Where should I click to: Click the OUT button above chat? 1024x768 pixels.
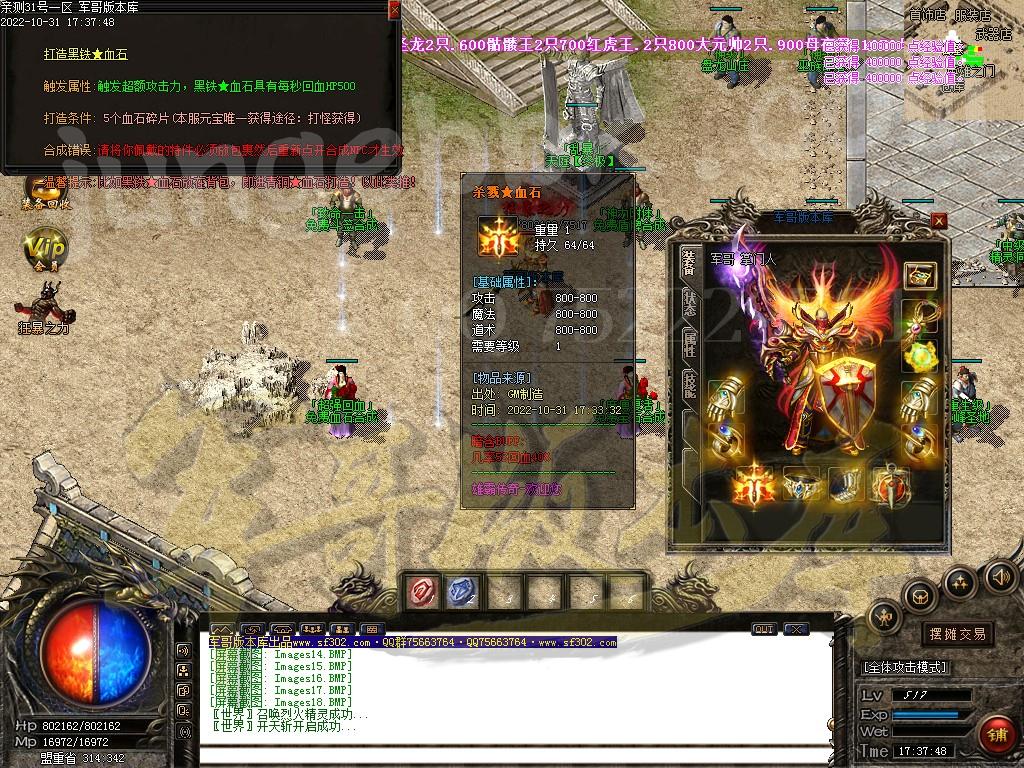click(763, 629)
